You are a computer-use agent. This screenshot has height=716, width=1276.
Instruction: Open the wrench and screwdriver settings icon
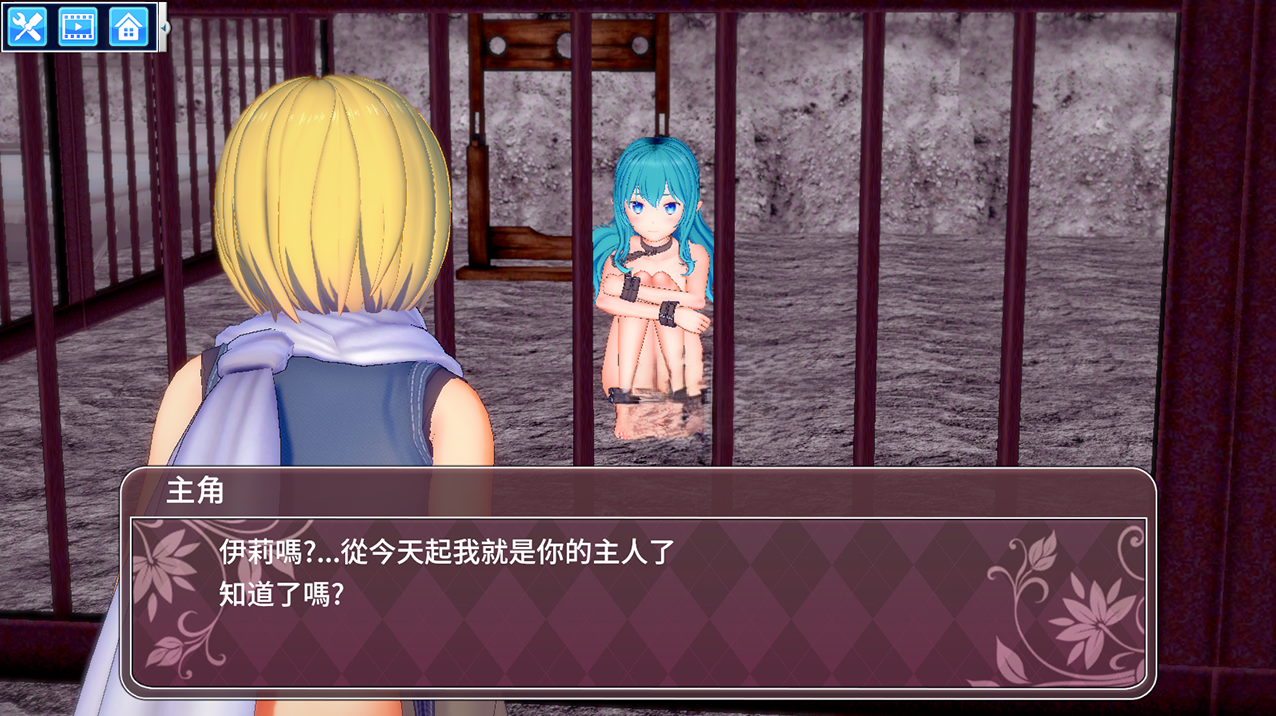[27, 27]
